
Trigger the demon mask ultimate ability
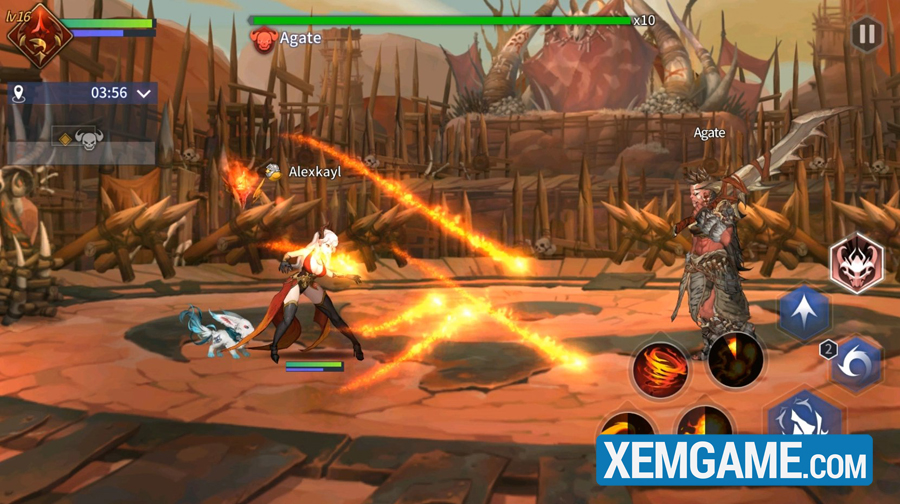coord(856,262)
